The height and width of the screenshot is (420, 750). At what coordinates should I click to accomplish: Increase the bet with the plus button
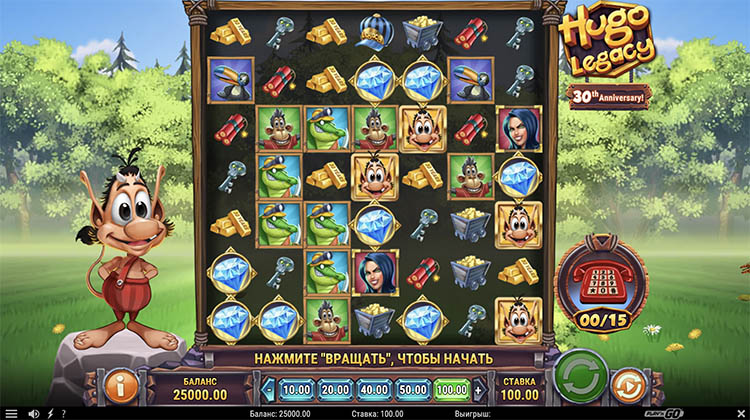click(x=479, y=389)
